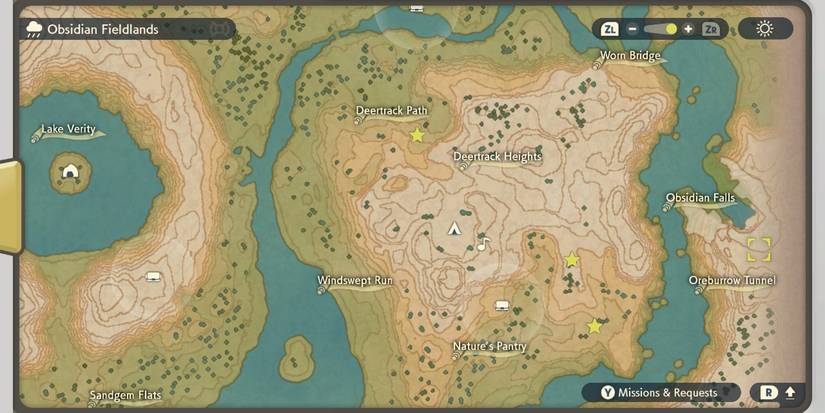This screenshot has height=413, width=825.
Task: Select the cave marker on Lake Verity island
Action: point(71,171)
